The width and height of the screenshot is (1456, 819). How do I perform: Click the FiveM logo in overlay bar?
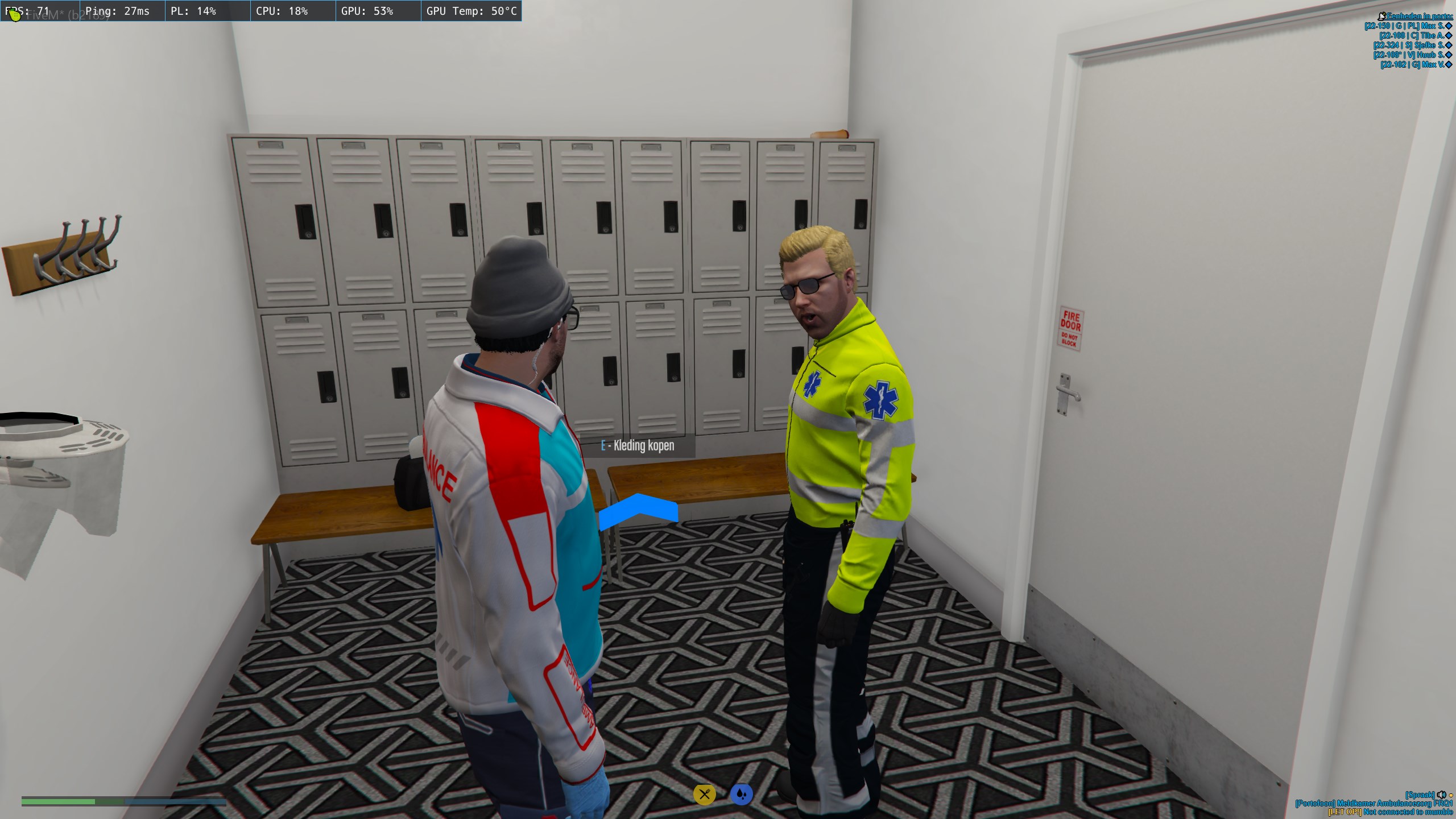15,15
